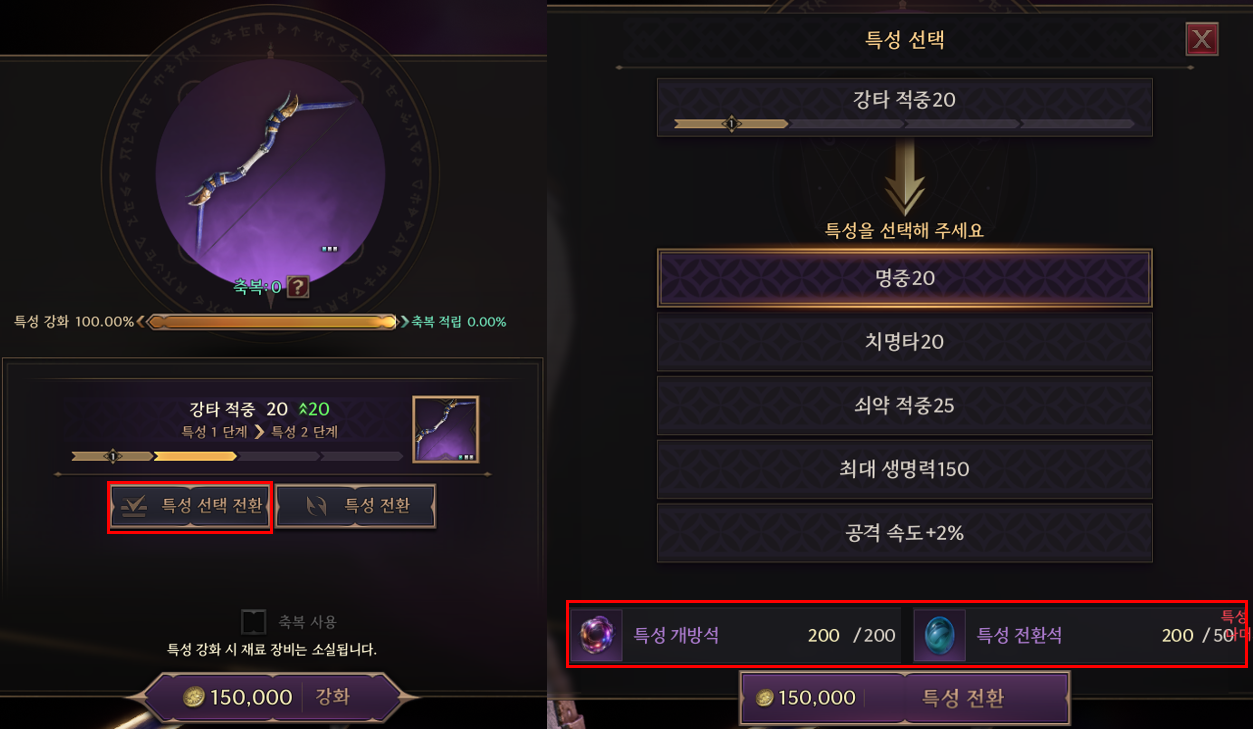Screen dimensions: 1253x729
Task: Click the 특성 전환석 item icon
Action: pyautogui.click(x=940, y=635)
